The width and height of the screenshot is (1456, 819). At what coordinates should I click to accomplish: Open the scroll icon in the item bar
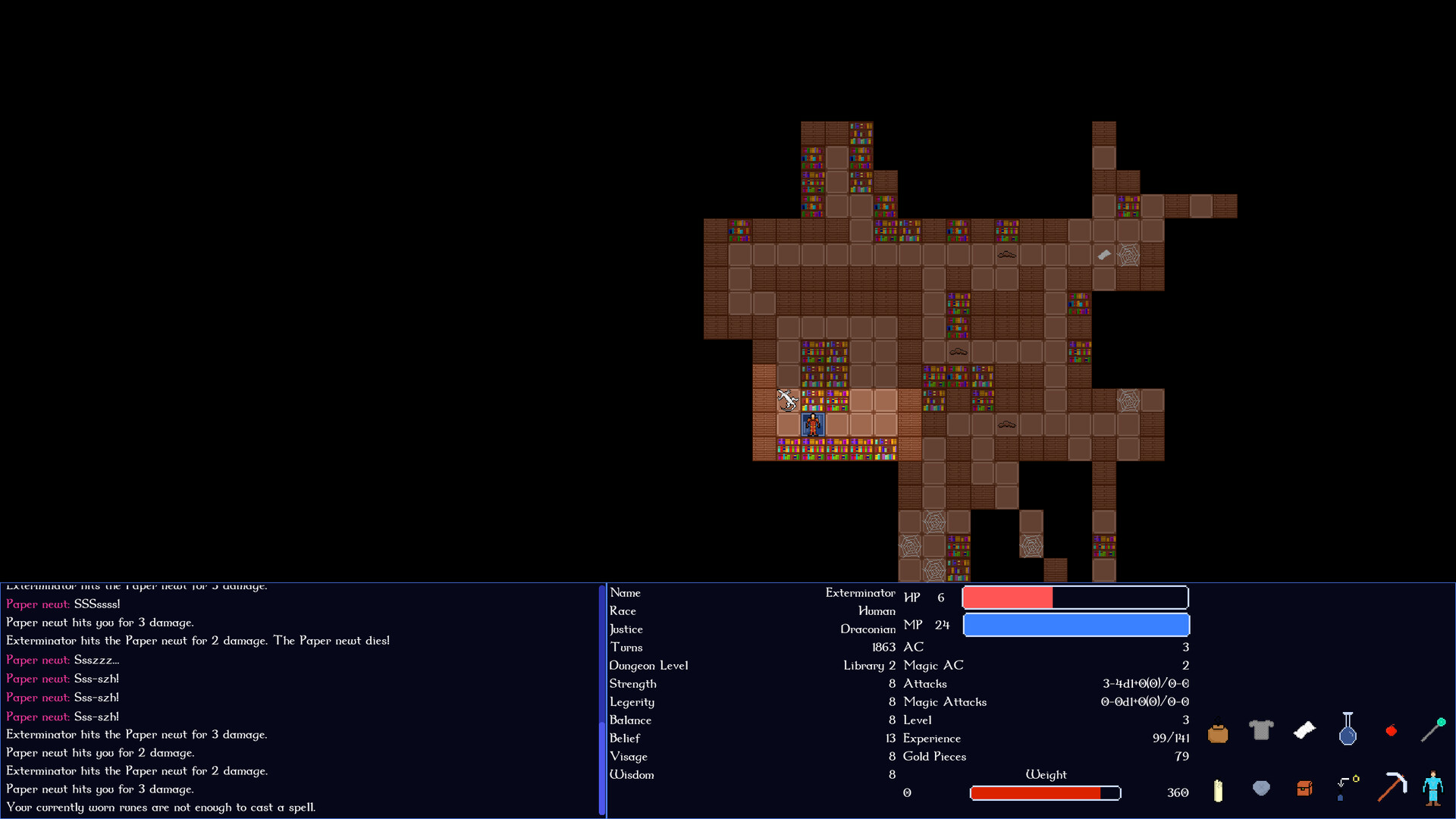(x=1304, y=730)
